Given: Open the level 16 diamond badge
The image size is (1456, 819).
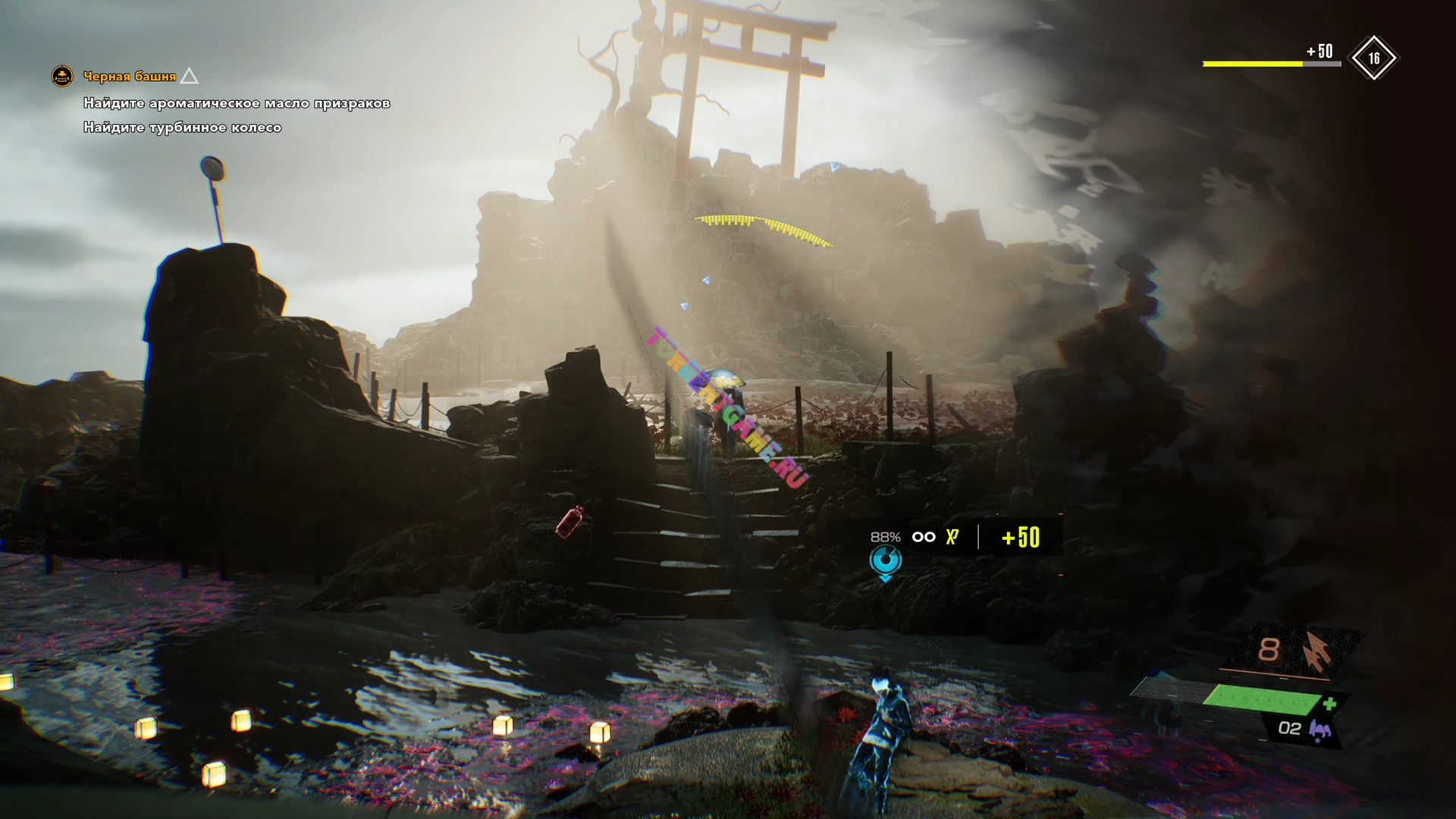Looking at the screenshot, I should coord(1373,58).
